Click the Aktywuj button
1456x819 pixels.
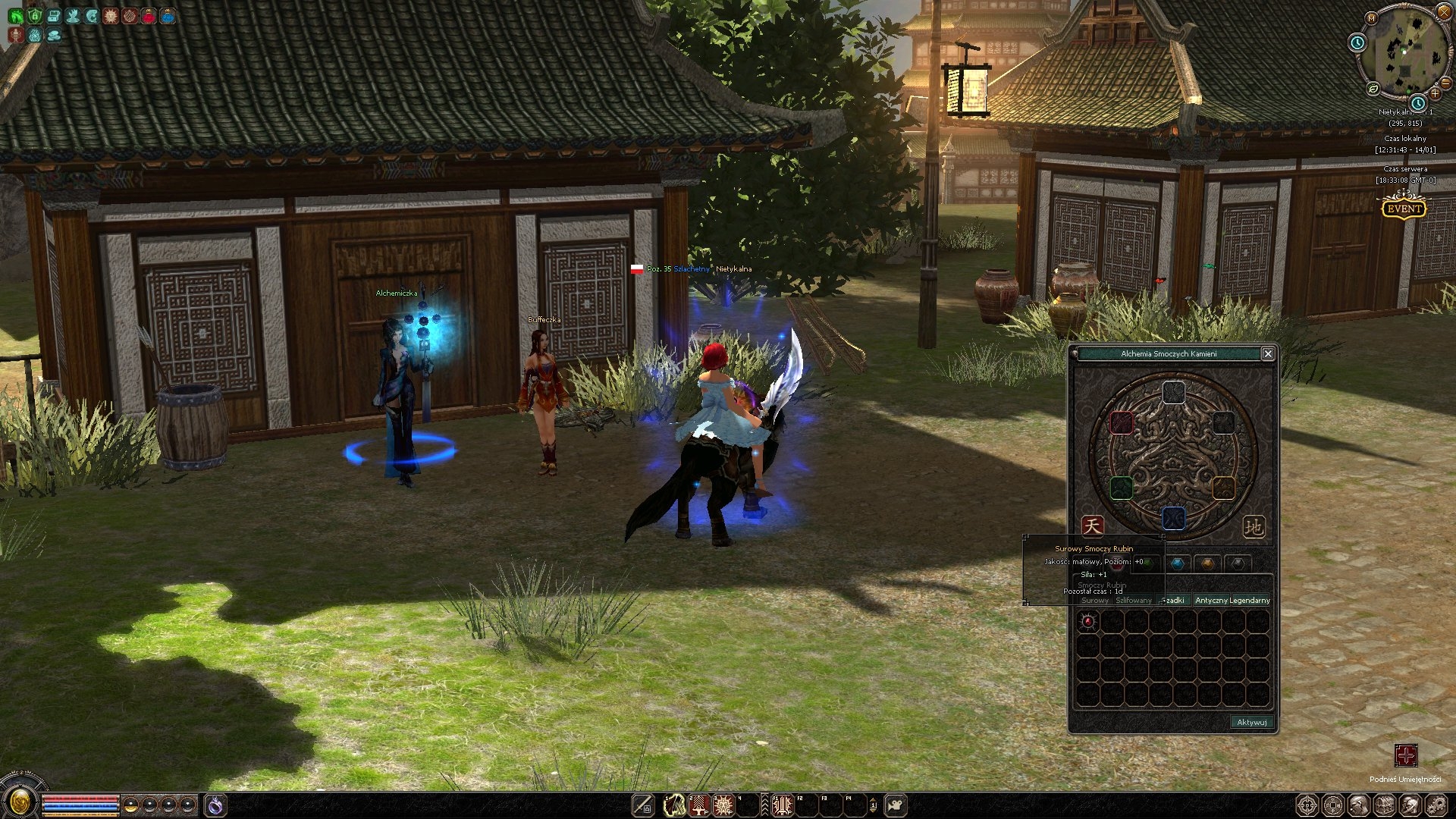1251,722
